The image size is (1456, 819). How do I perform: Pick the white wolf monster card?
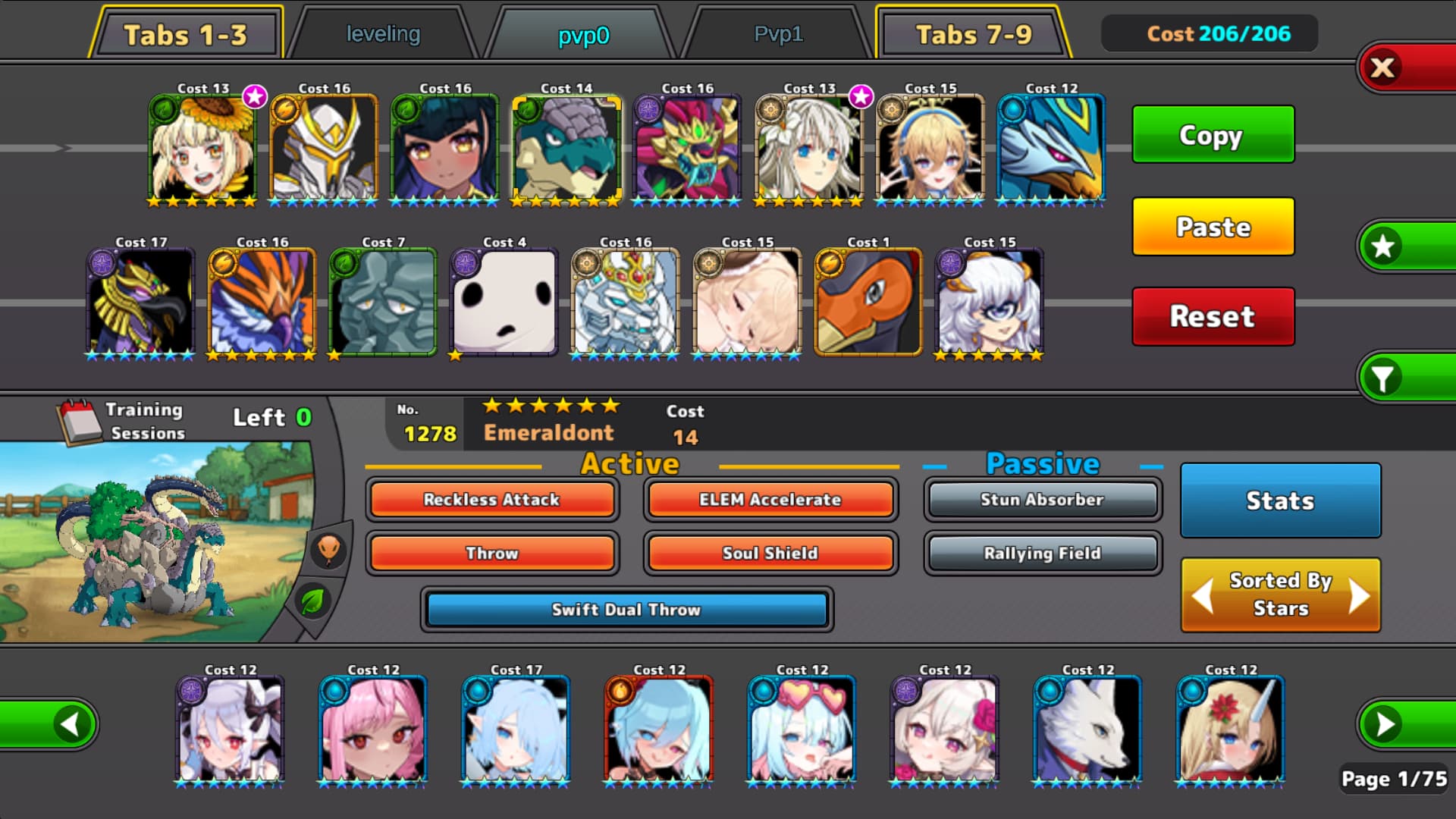tap(1087, 730)
